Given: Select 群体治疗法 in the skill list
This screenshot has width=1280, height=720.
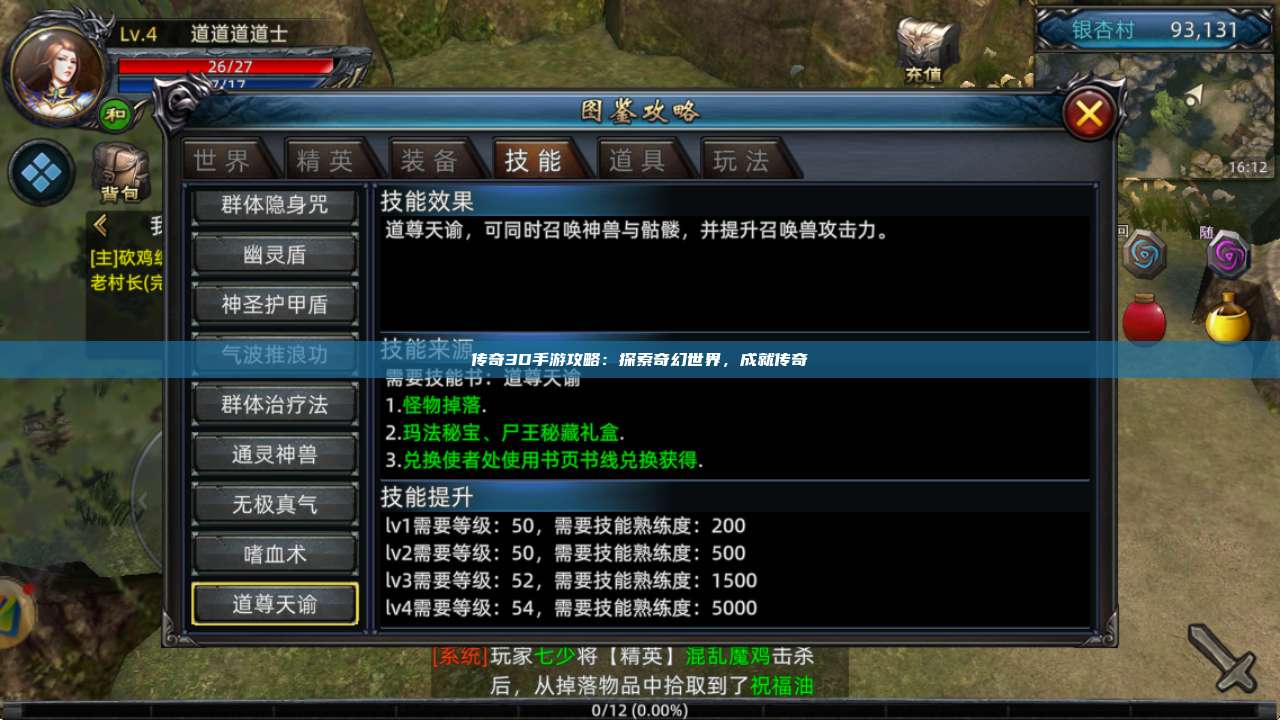Looking at the screenshot, I should 275,404.
